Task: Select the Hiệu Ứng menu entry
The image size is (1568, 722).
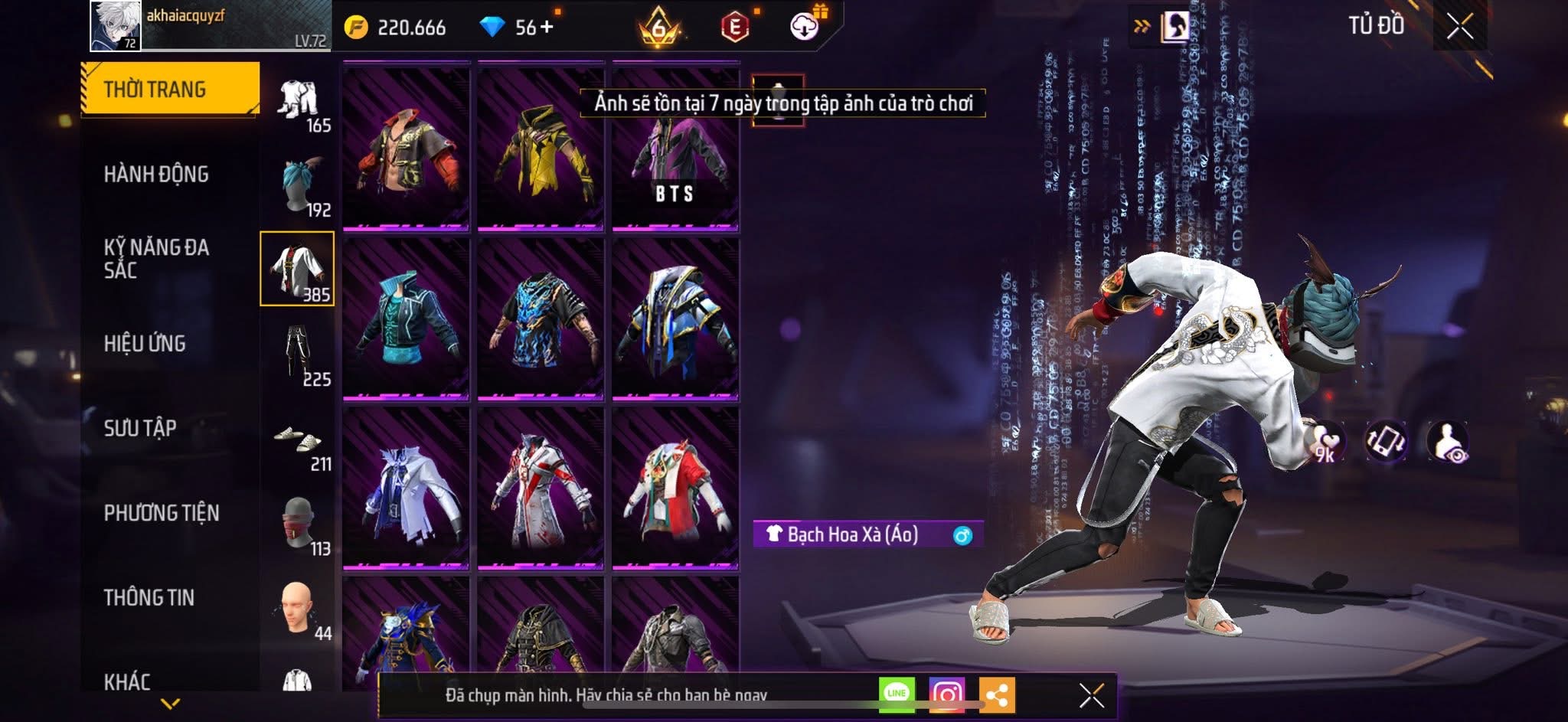Action: (145, 344)
